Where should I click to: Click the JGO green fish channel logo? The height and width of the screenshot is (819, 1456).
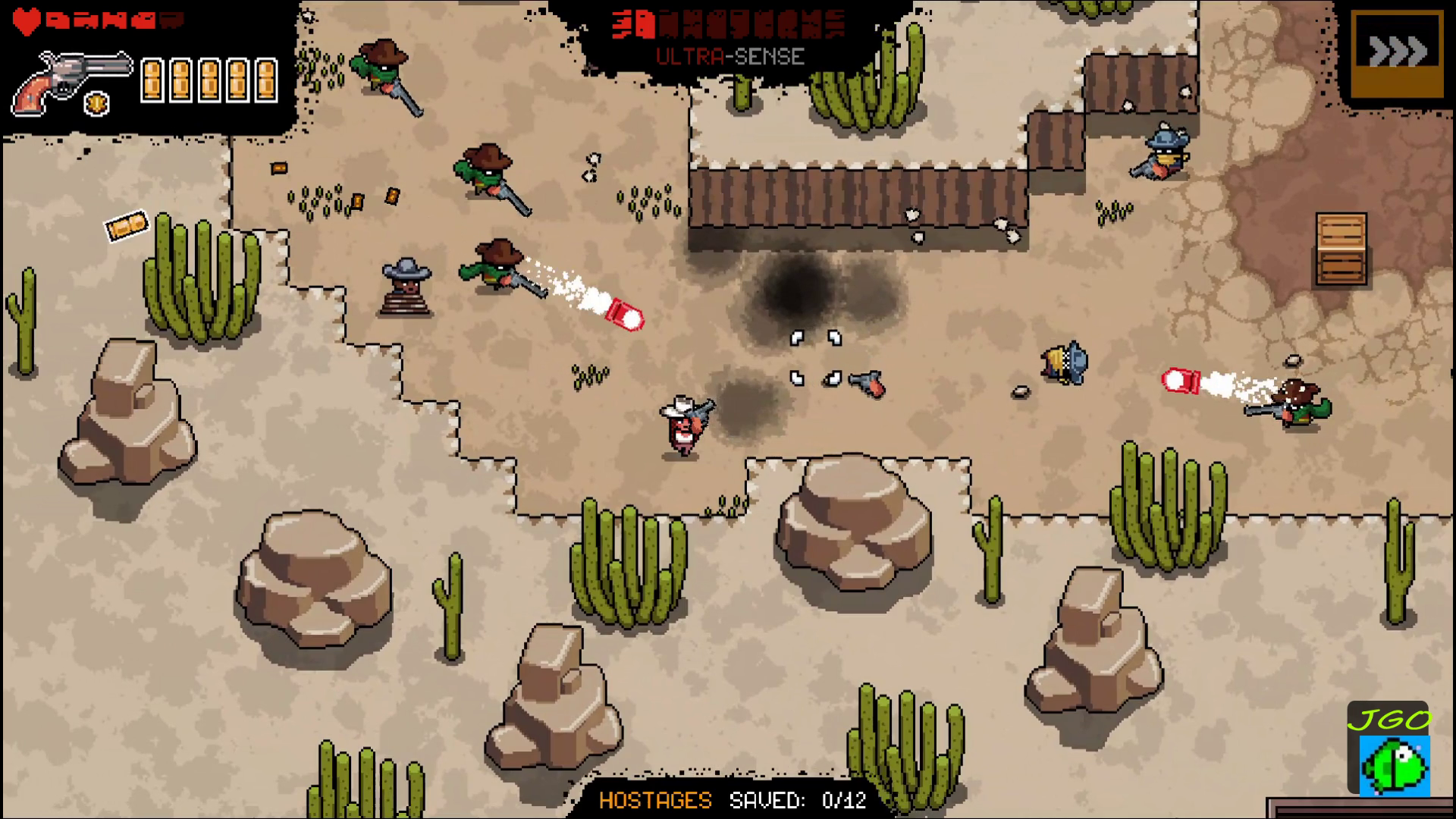coord(1389,751)
